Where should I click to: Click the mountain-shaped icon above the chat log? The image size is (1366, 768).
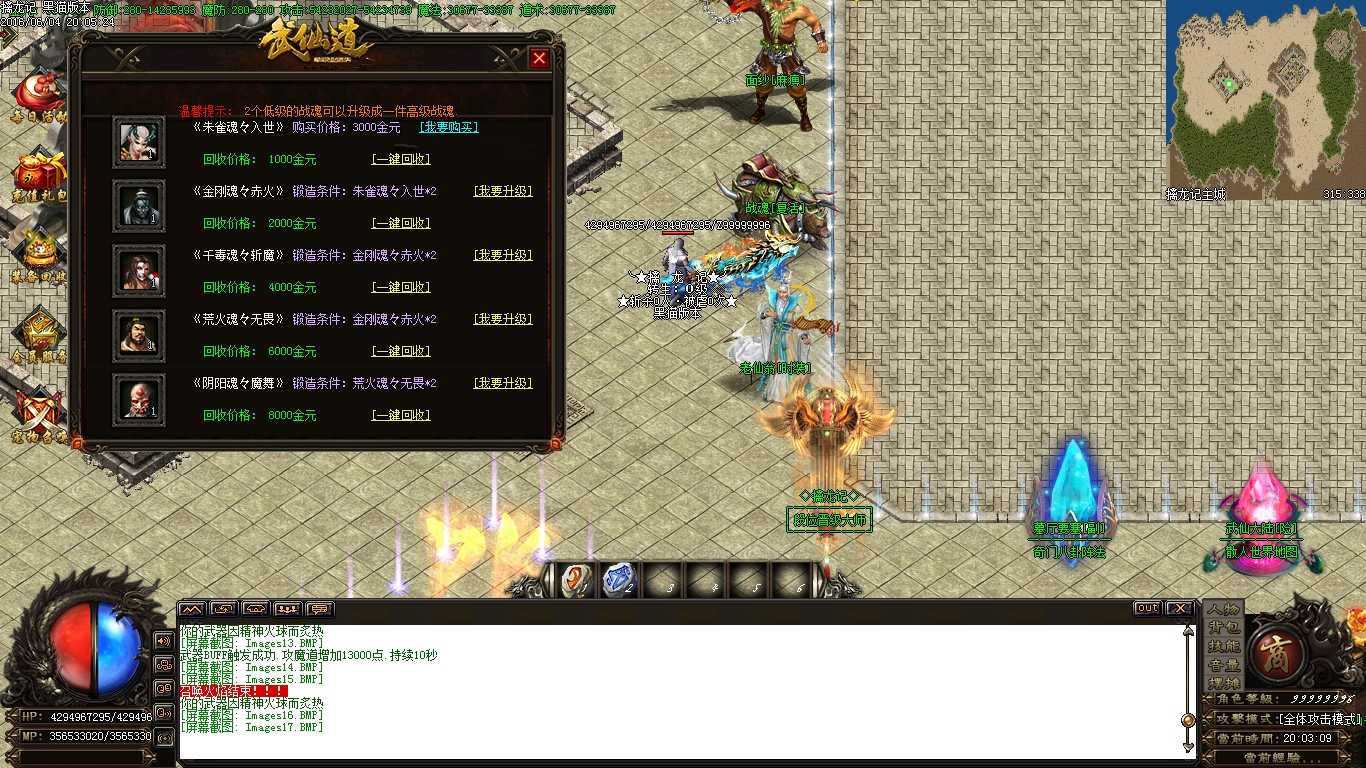(191, 608)
